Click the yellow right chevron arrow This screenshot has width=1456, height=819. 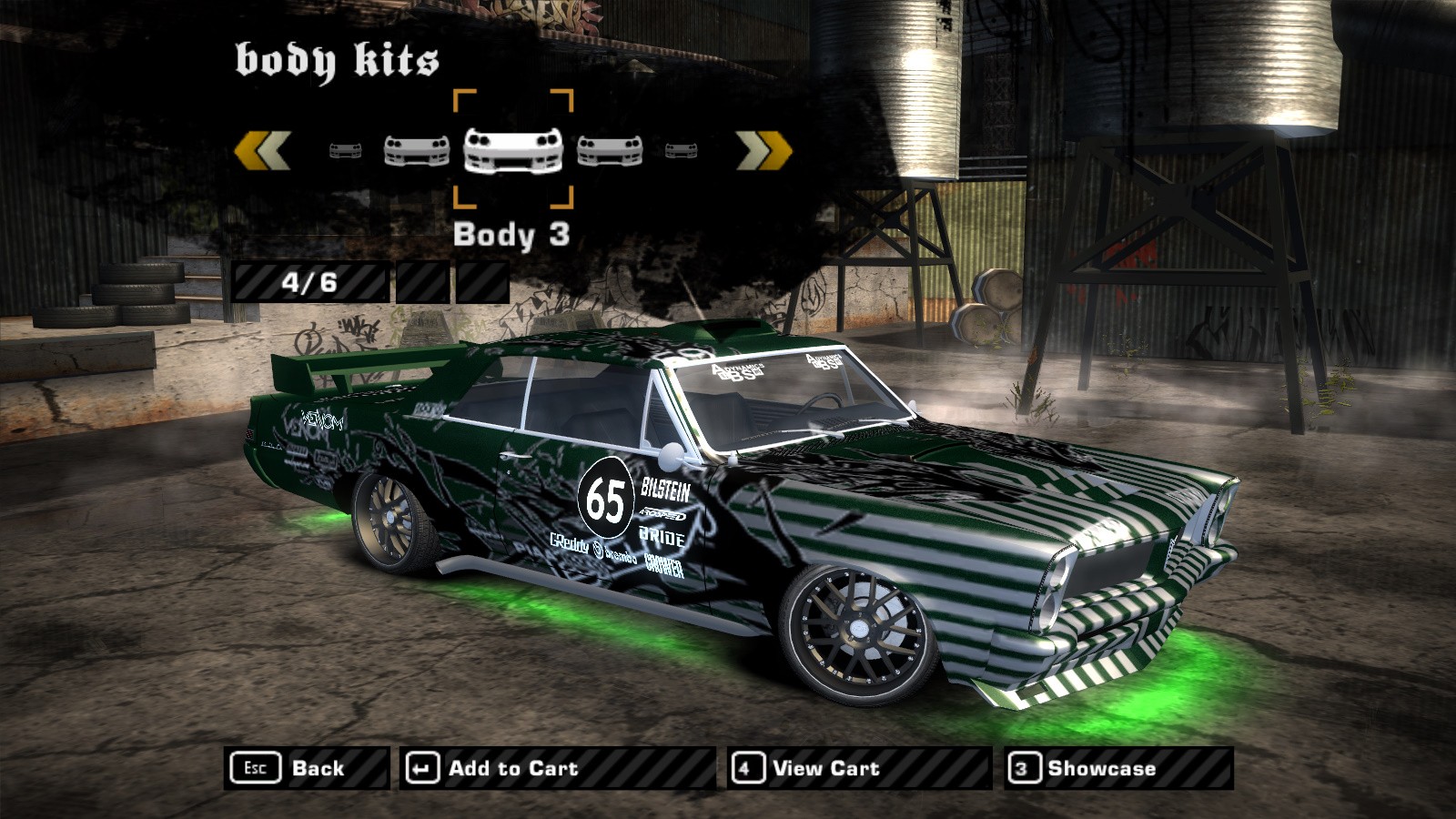click(763, 150)
